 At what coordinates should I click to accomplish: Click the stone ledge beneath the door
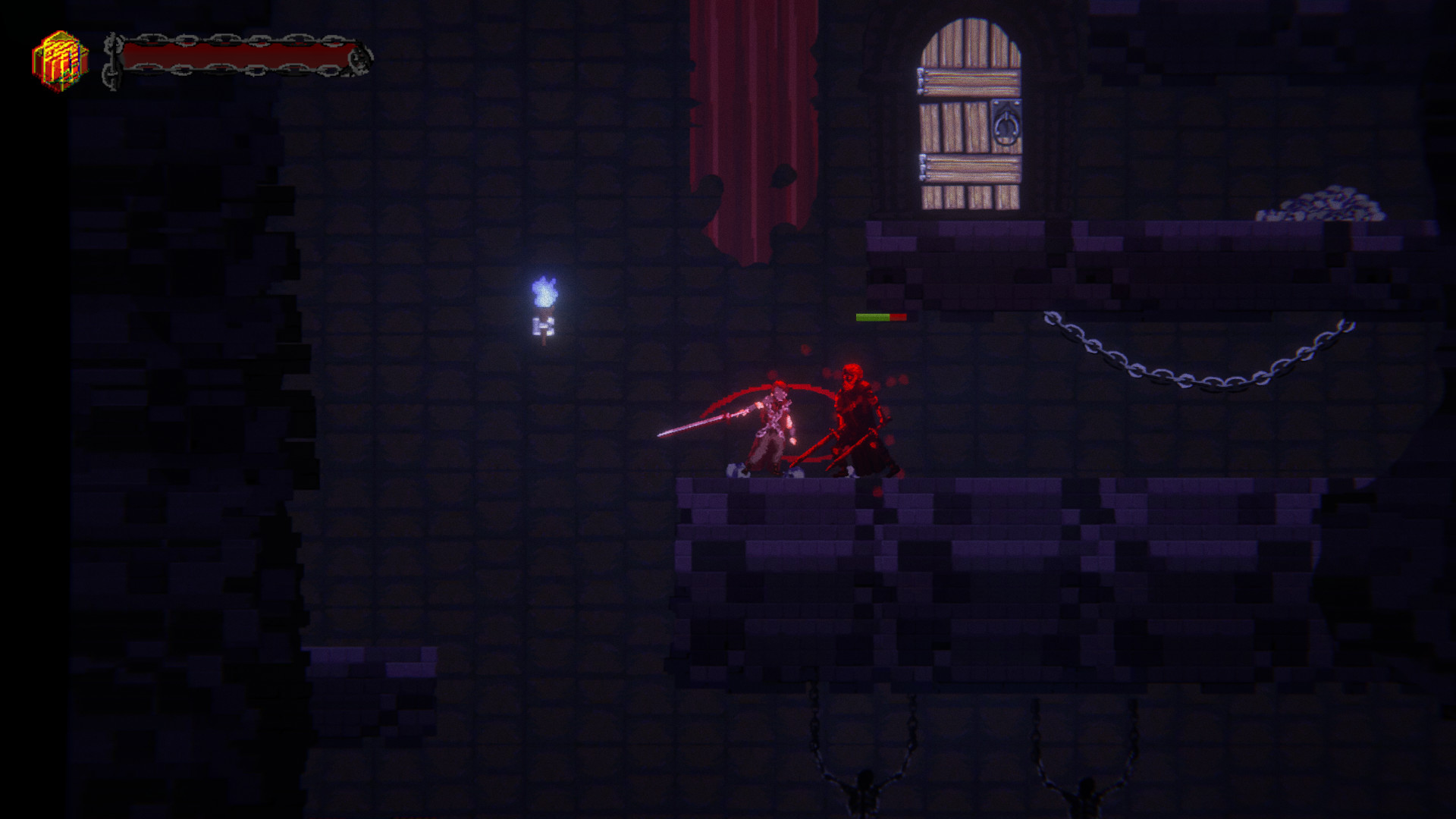pos(971,235)
